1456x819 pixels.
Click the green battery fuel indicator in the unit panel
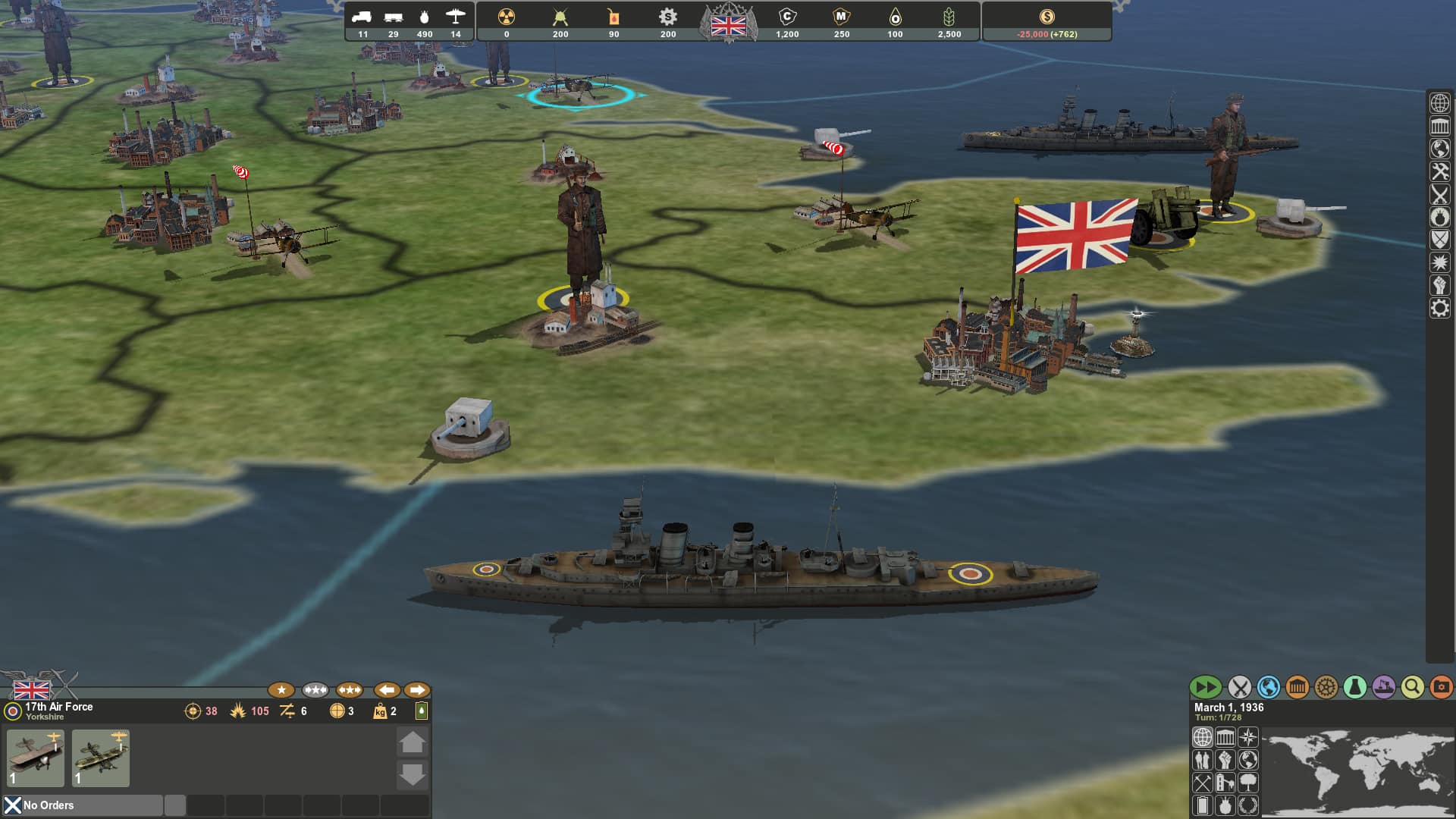(x=421, y=711)
